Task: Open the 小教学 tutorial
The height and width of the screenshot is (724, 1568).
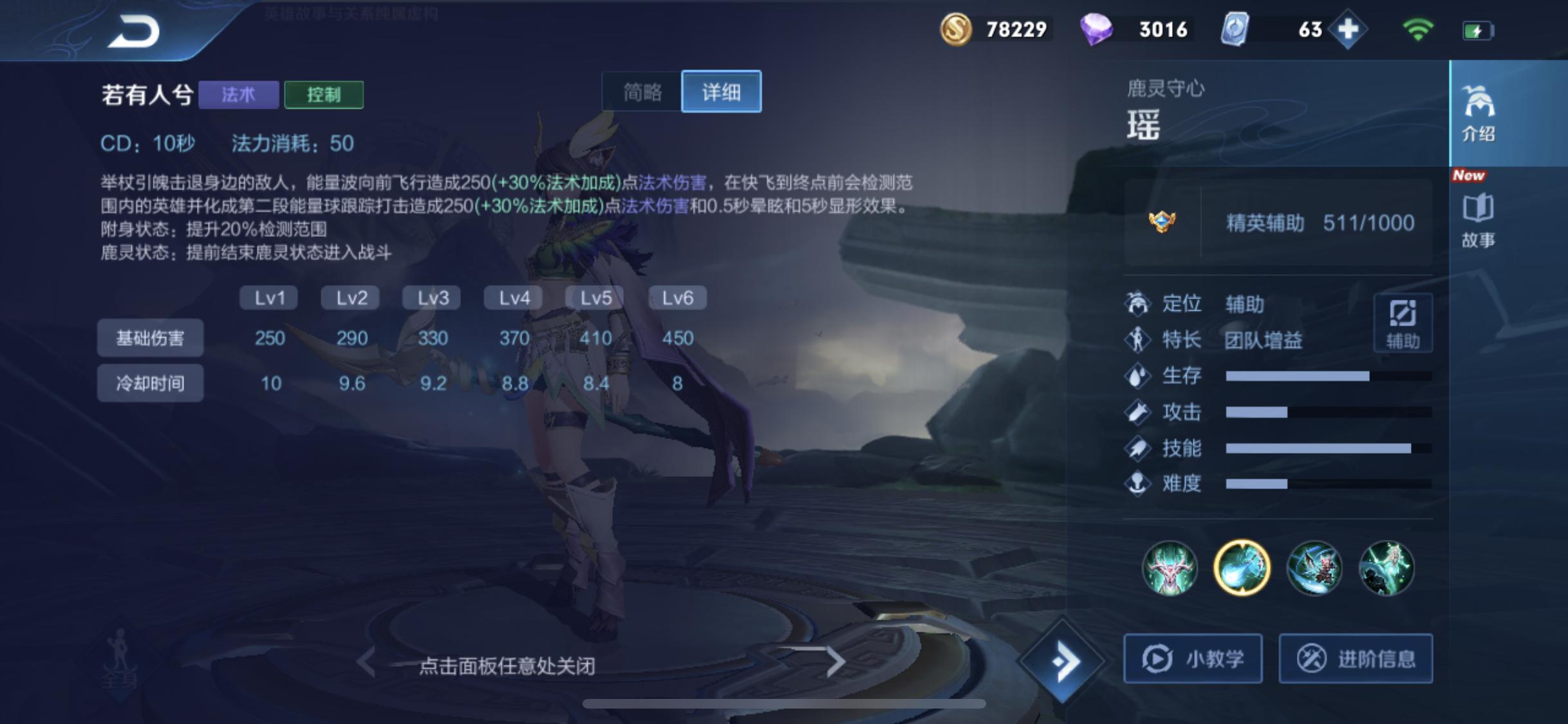Action: [1193, 658]
